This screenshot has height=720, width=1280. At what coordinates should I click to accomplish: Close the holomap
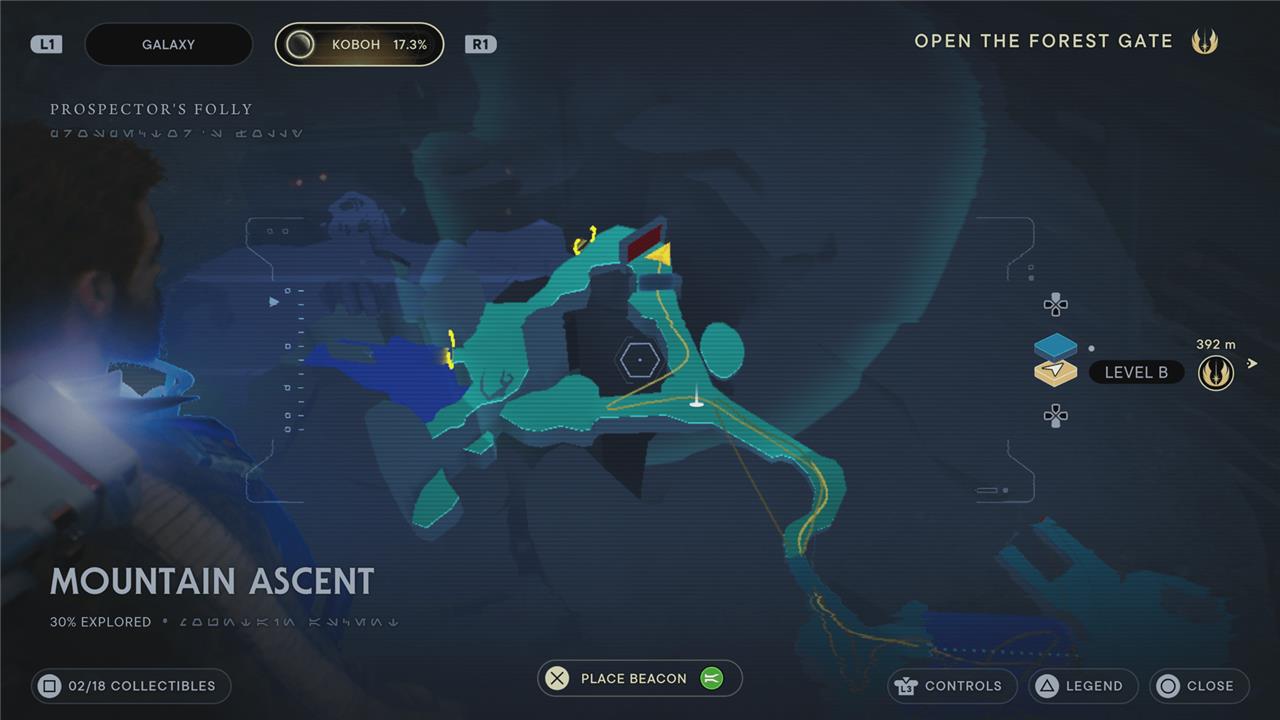1199,686
